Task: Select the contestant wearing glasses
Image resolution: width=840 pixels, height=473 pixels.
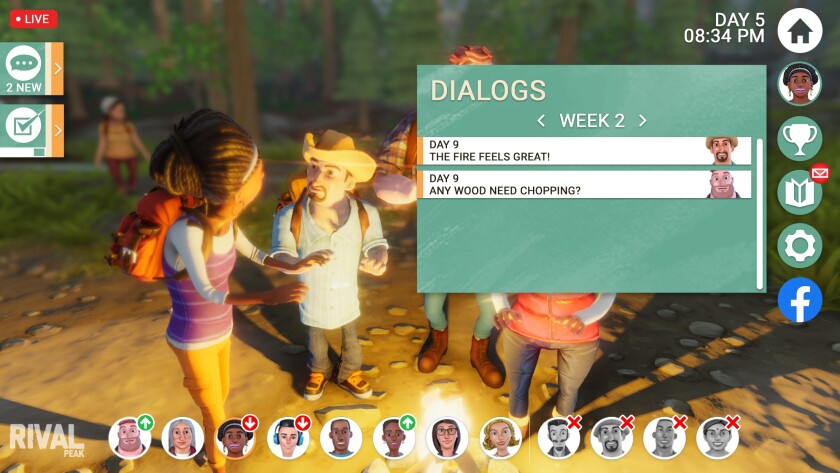Action: (447, 437)
